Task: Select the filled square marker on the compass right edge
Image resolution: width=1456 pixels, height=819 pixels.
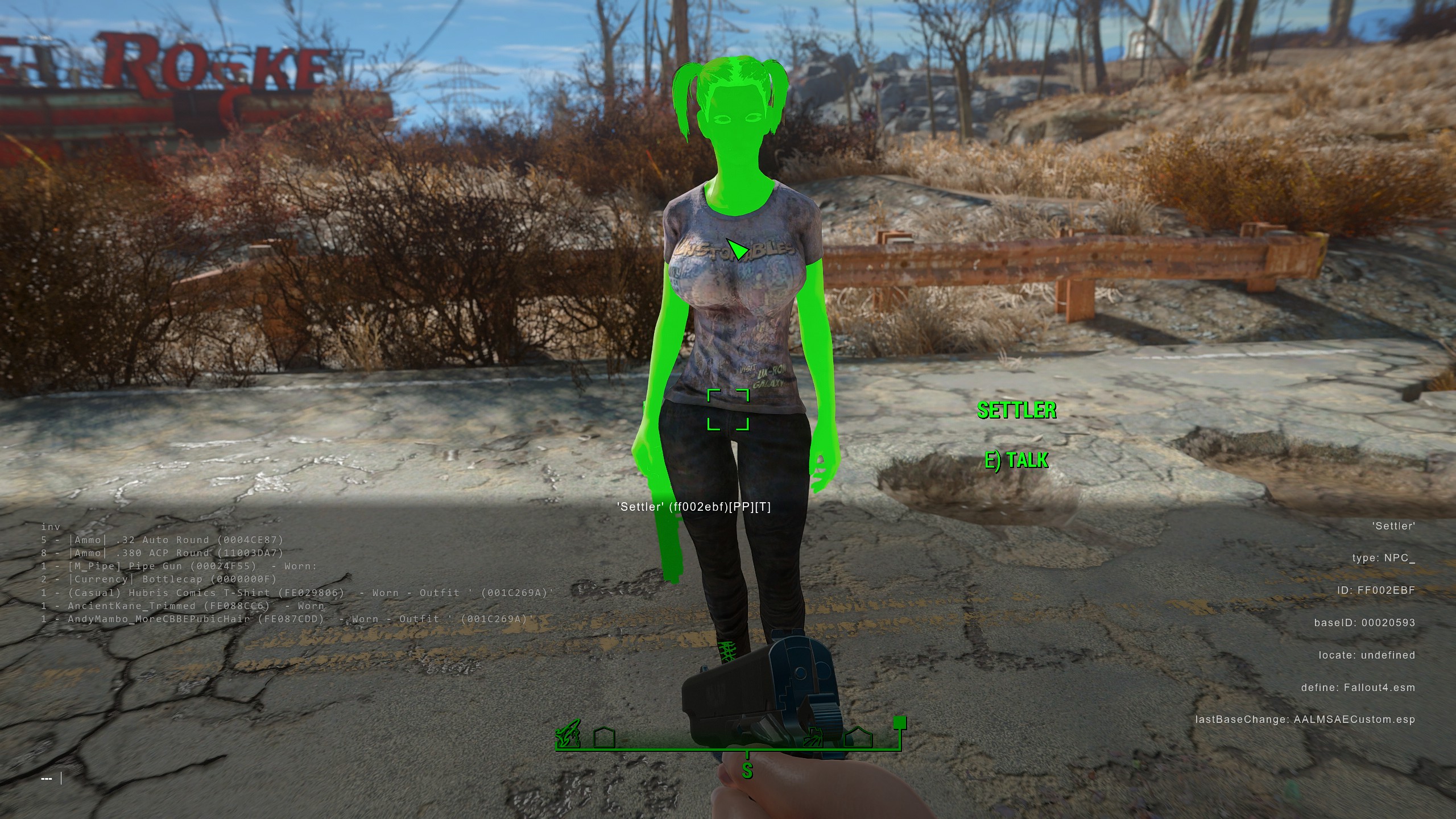Action: pyautogui.click(x=900, y=723)
